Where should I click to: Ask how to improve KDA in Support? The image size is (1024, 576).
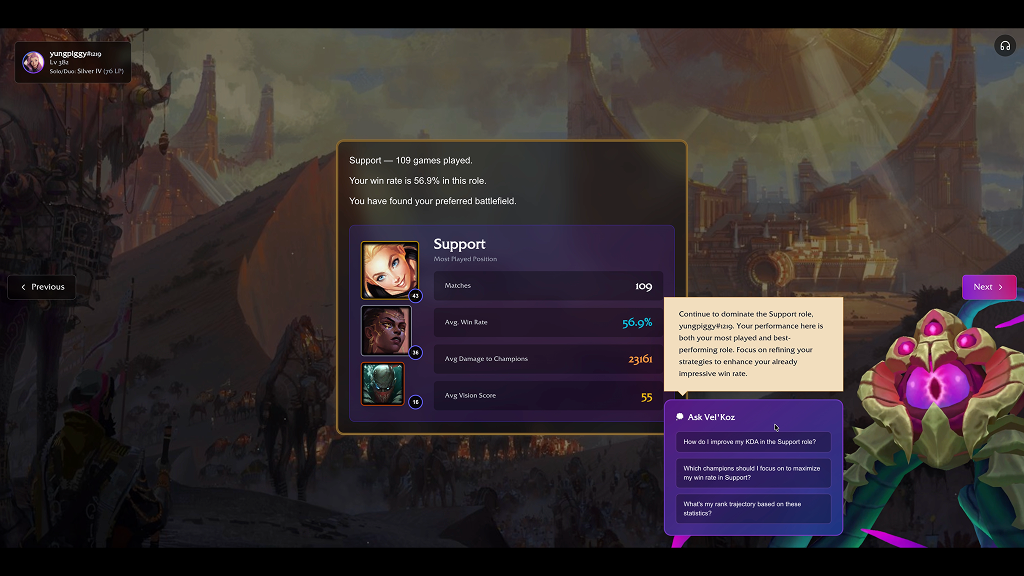(x=752, y=441)
